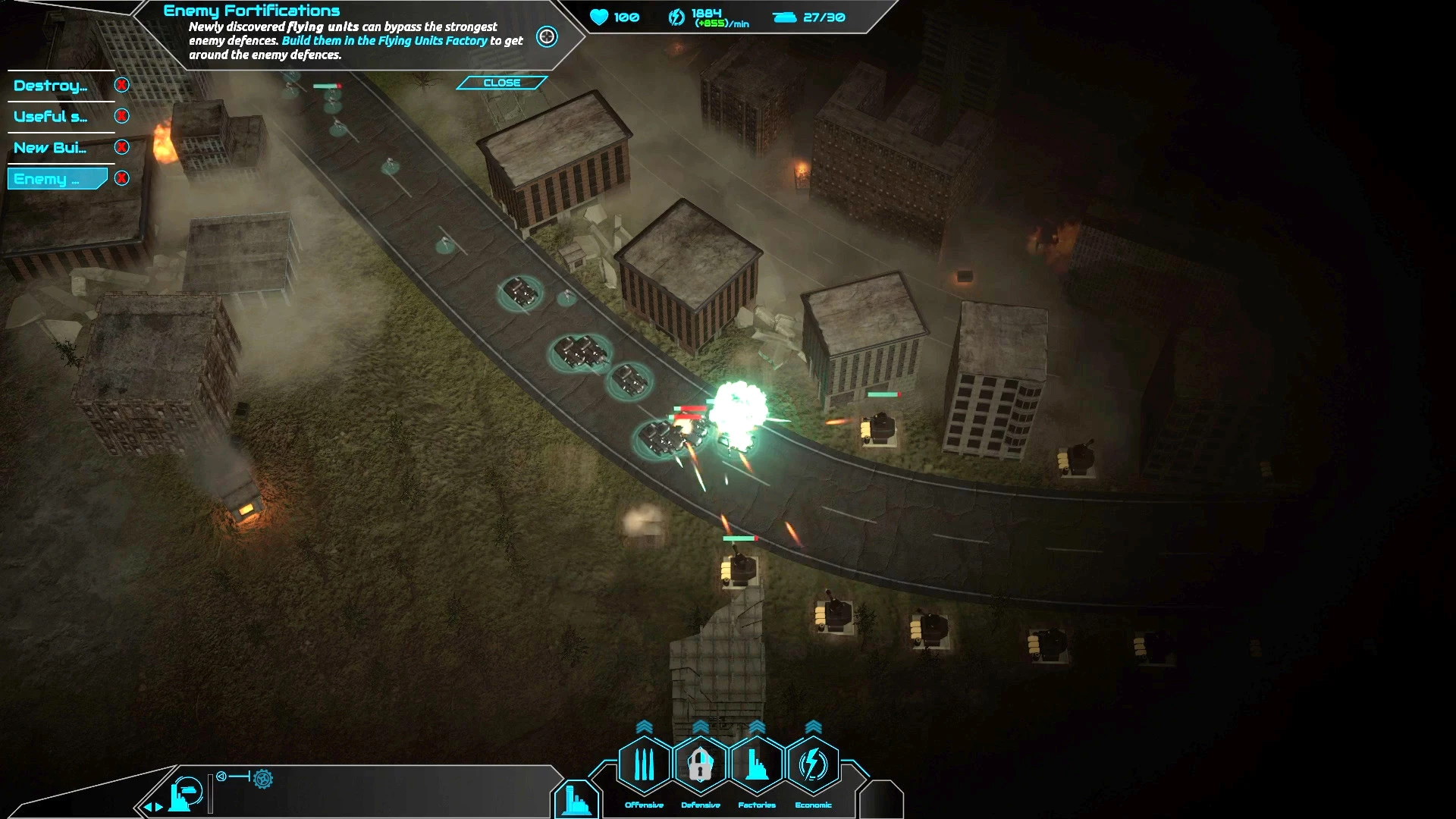Open the "Destroy..." objective entry

coord(51,86)
